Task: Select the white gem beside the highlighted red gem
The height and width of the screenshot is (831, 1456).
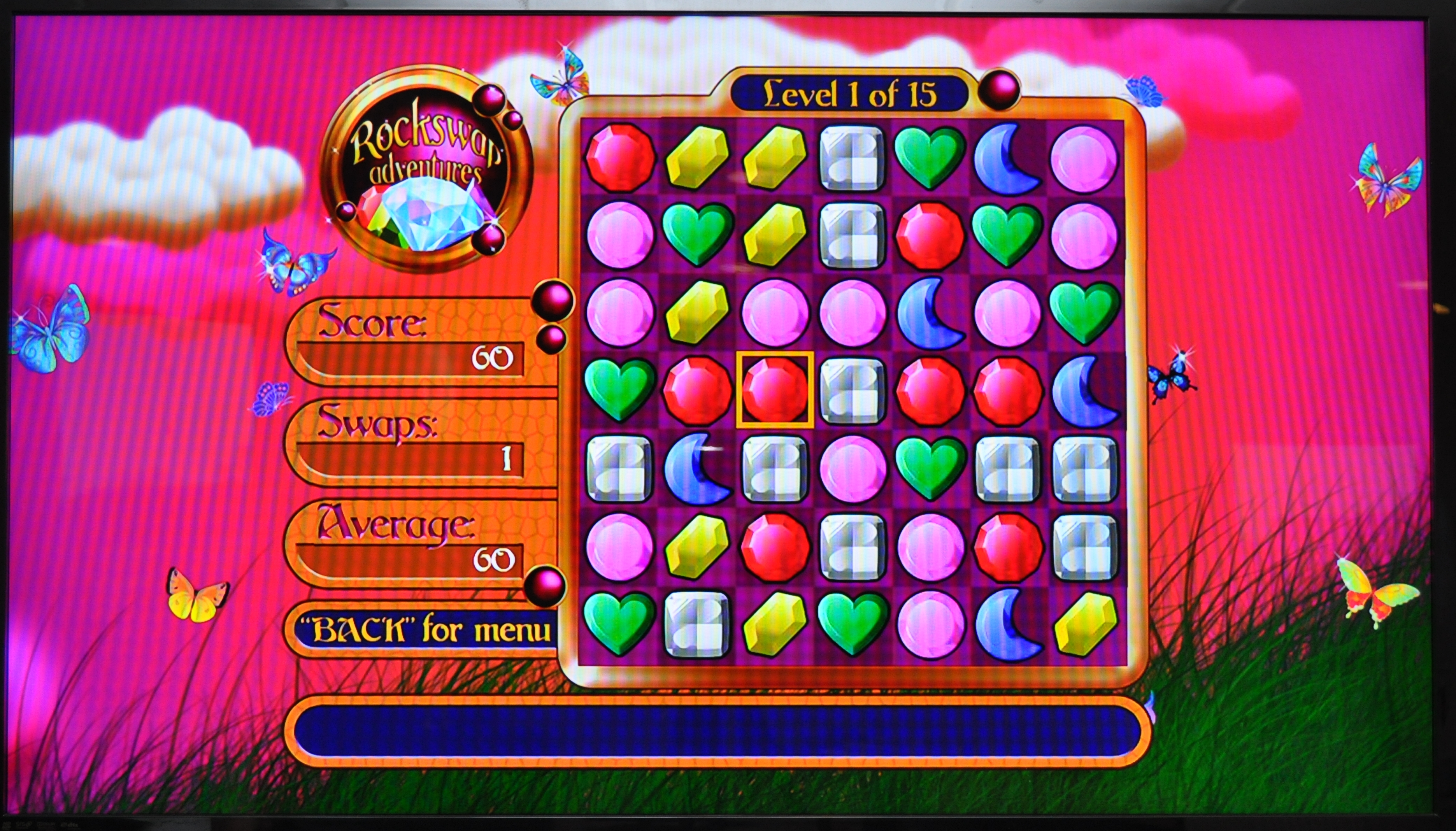Action: click(x=852, y=390)
